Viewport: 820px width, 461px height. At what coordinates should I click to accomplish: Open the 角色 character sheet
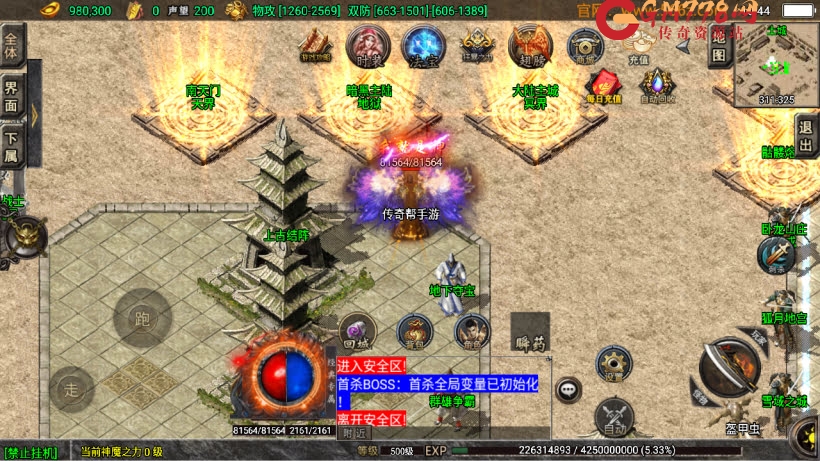pyautogui.click(x=471, y=331)
